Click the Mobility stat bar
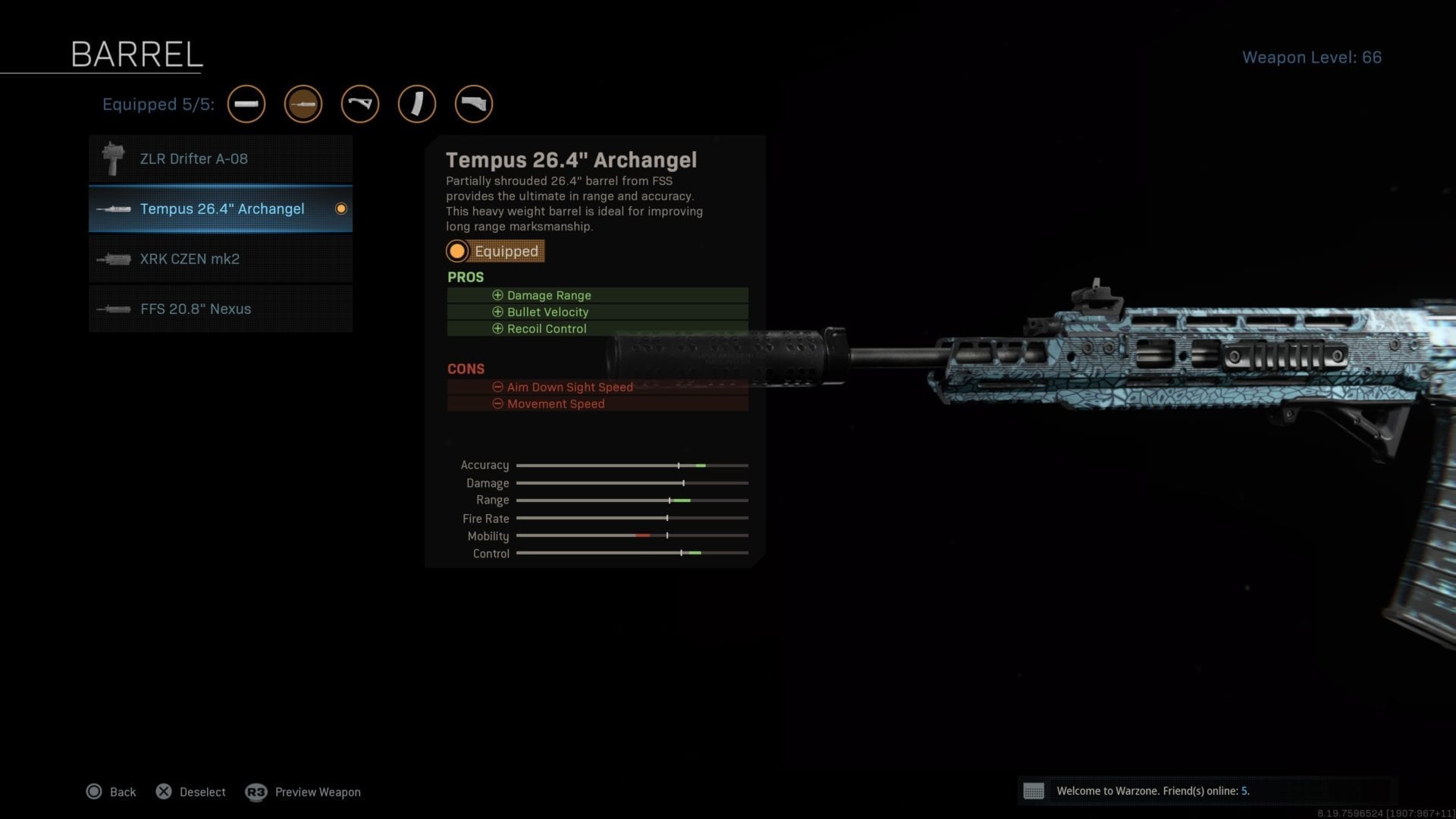 632,535
